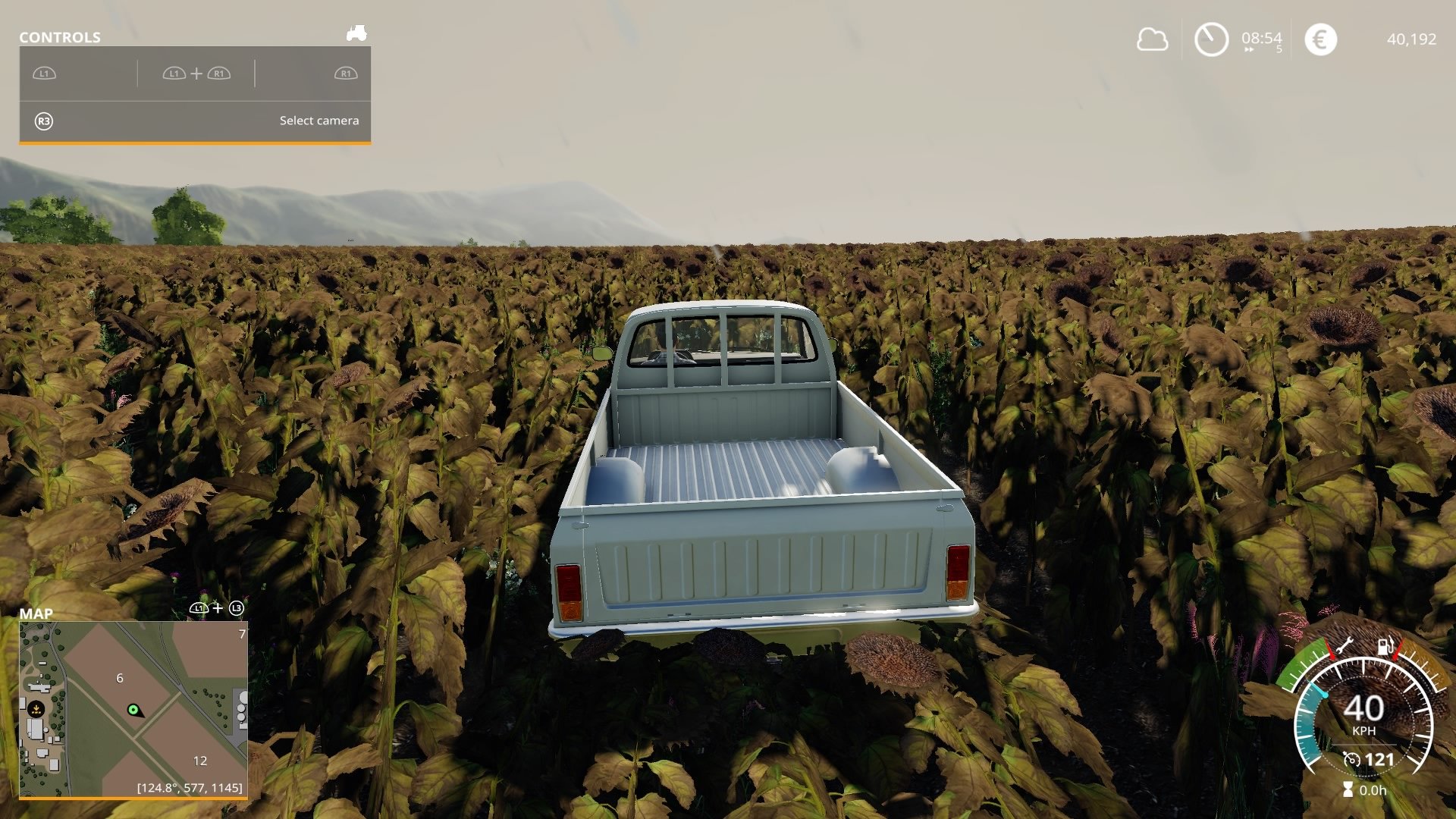Open the L1+R1 combined control prompt
This screenshot has height=819, width=1456.
coord(196,74)
